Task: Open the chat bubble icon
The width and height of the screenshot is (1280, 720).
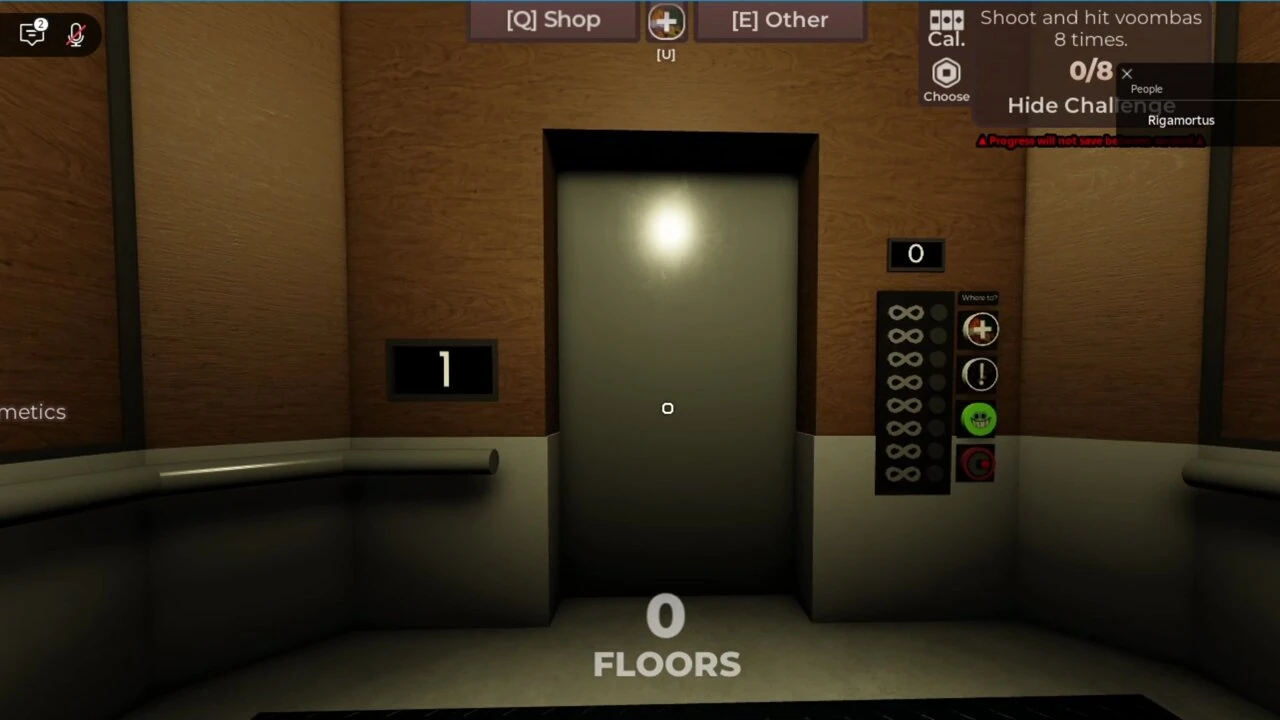Action: click(31, 33)
